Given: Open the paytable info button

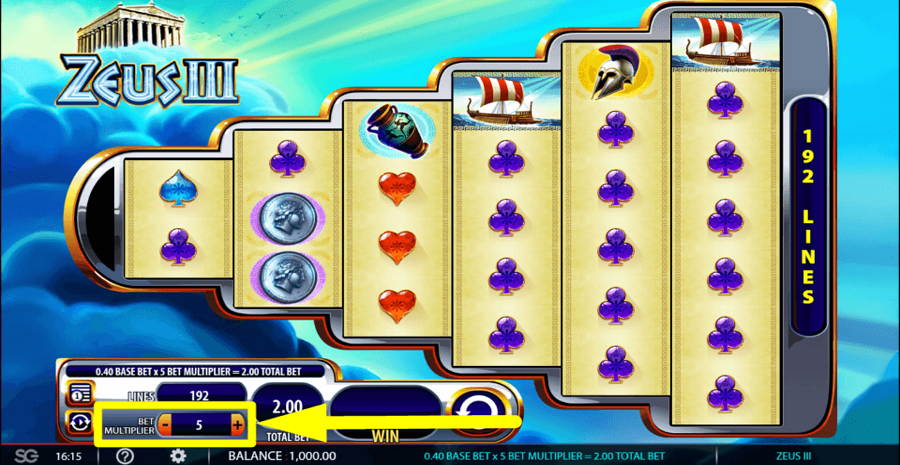Looking at the screenshot, I should (76, 392).
